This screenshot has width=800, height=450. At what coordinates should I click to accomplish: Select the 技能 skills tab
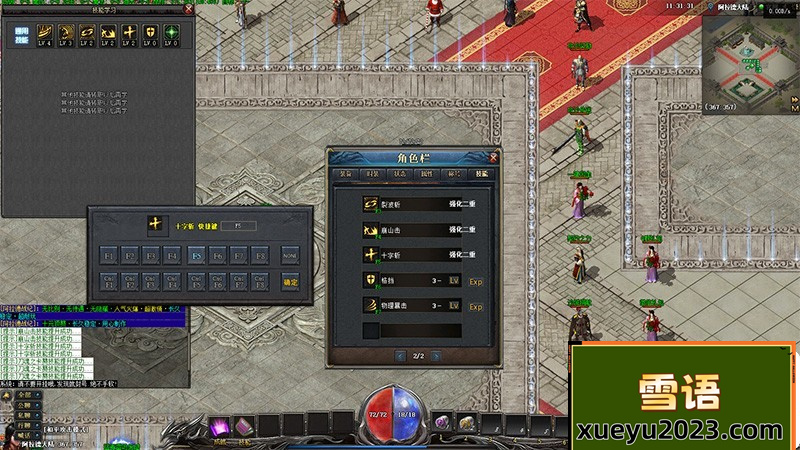pyautogui.click(x=482, y=174)
